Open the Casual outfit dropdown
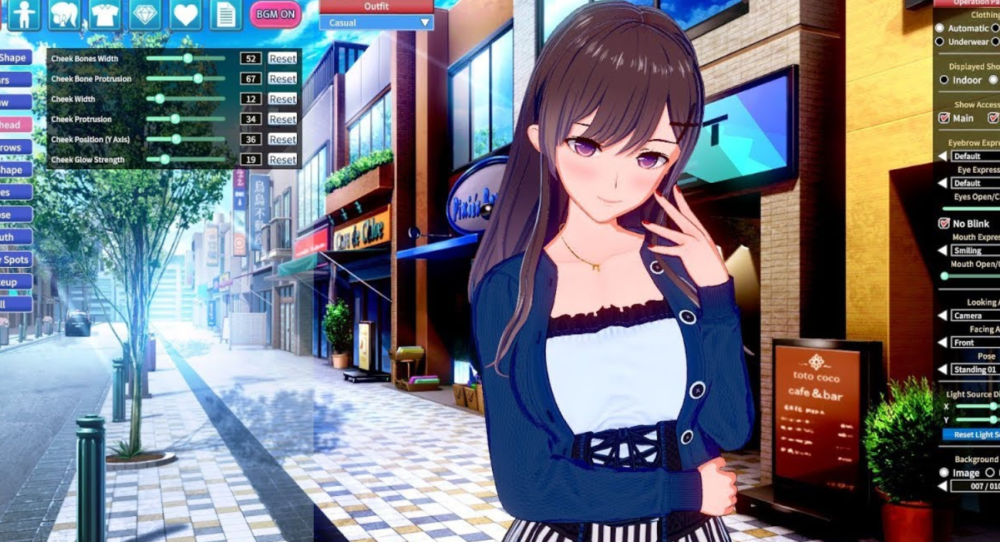Viewport: 1000px width, 542px height. 376,22
